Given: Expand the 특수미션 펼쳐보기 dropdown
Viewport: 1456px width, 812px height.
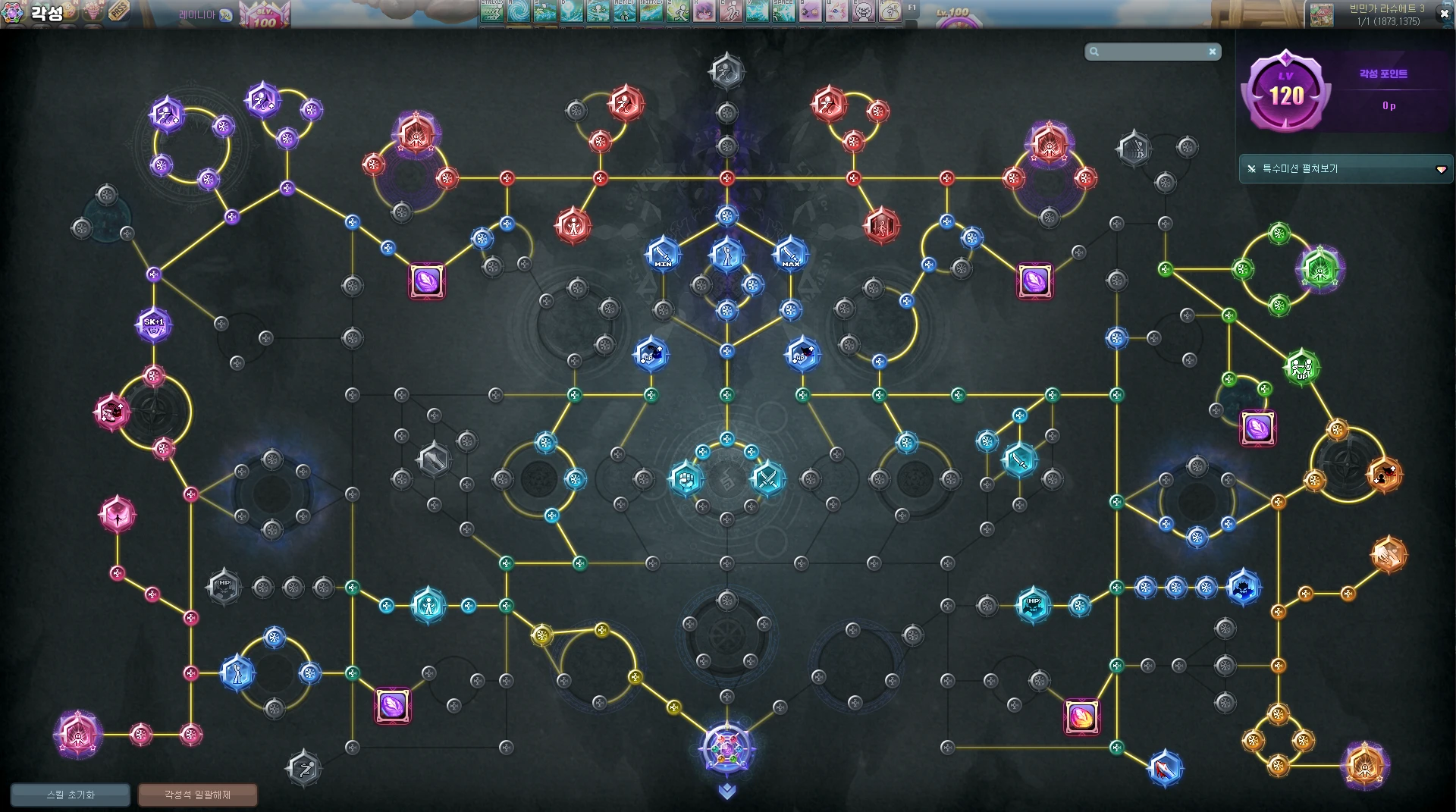Looking at the screenshot, I should pos(1441,169).
